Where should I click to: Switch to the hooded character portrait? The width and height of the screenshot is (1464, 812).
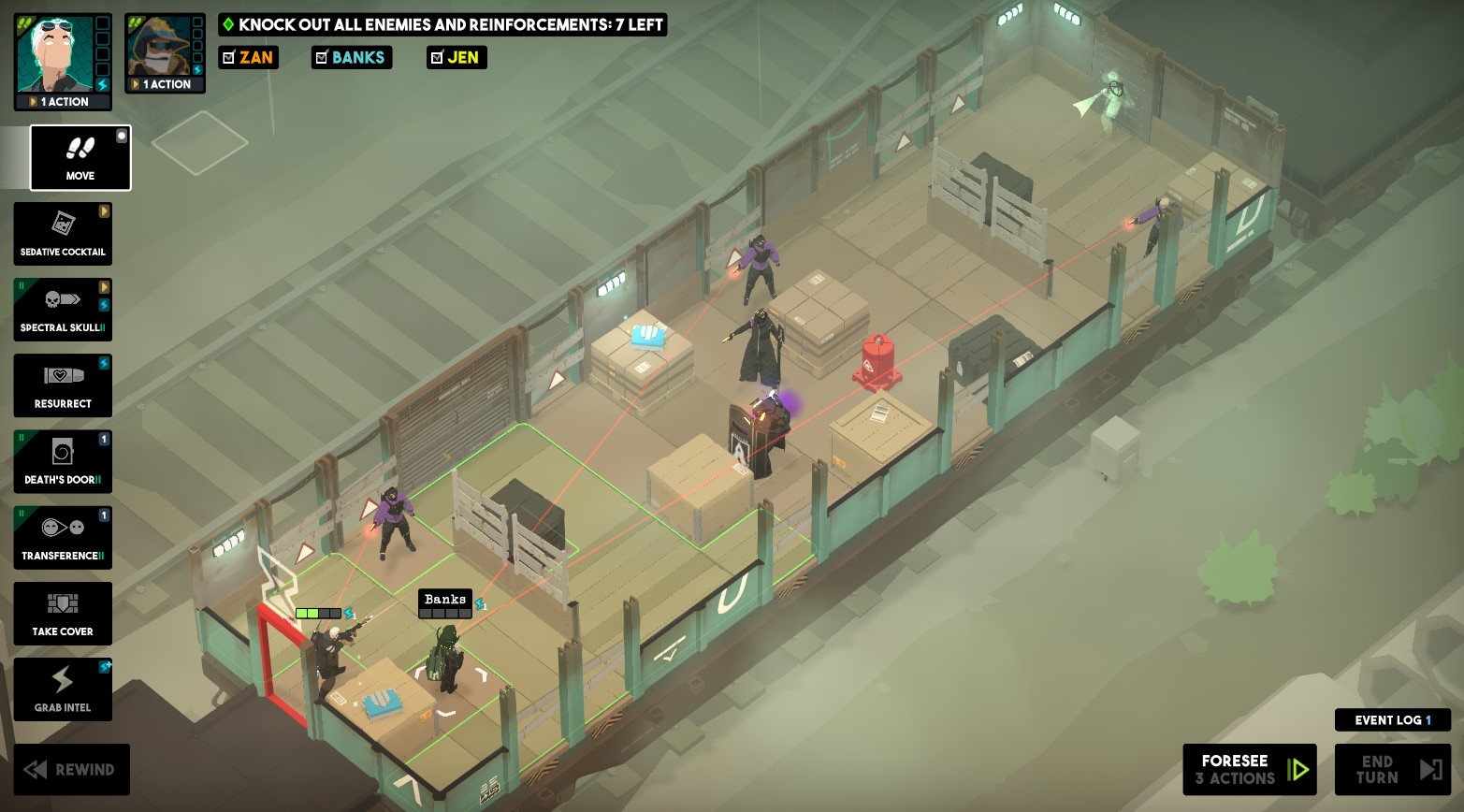(x=164, y=47)
